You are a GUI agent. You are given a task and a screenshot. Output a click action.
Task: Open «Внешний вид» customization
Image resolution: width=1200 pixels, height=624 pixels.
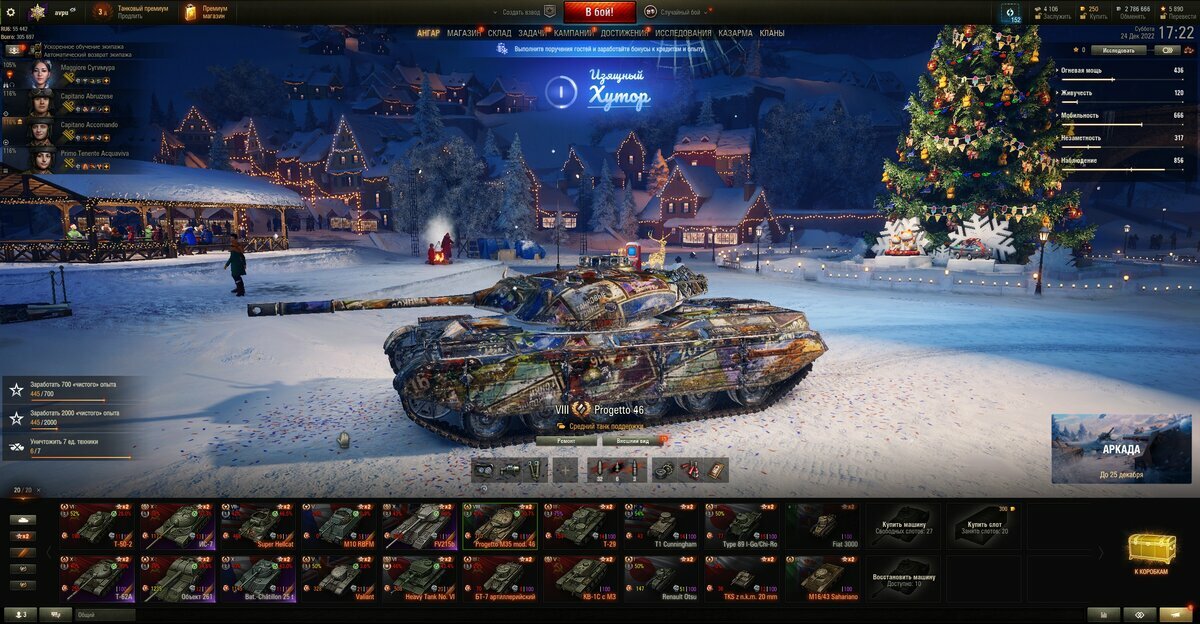click(x=633, y=440)
